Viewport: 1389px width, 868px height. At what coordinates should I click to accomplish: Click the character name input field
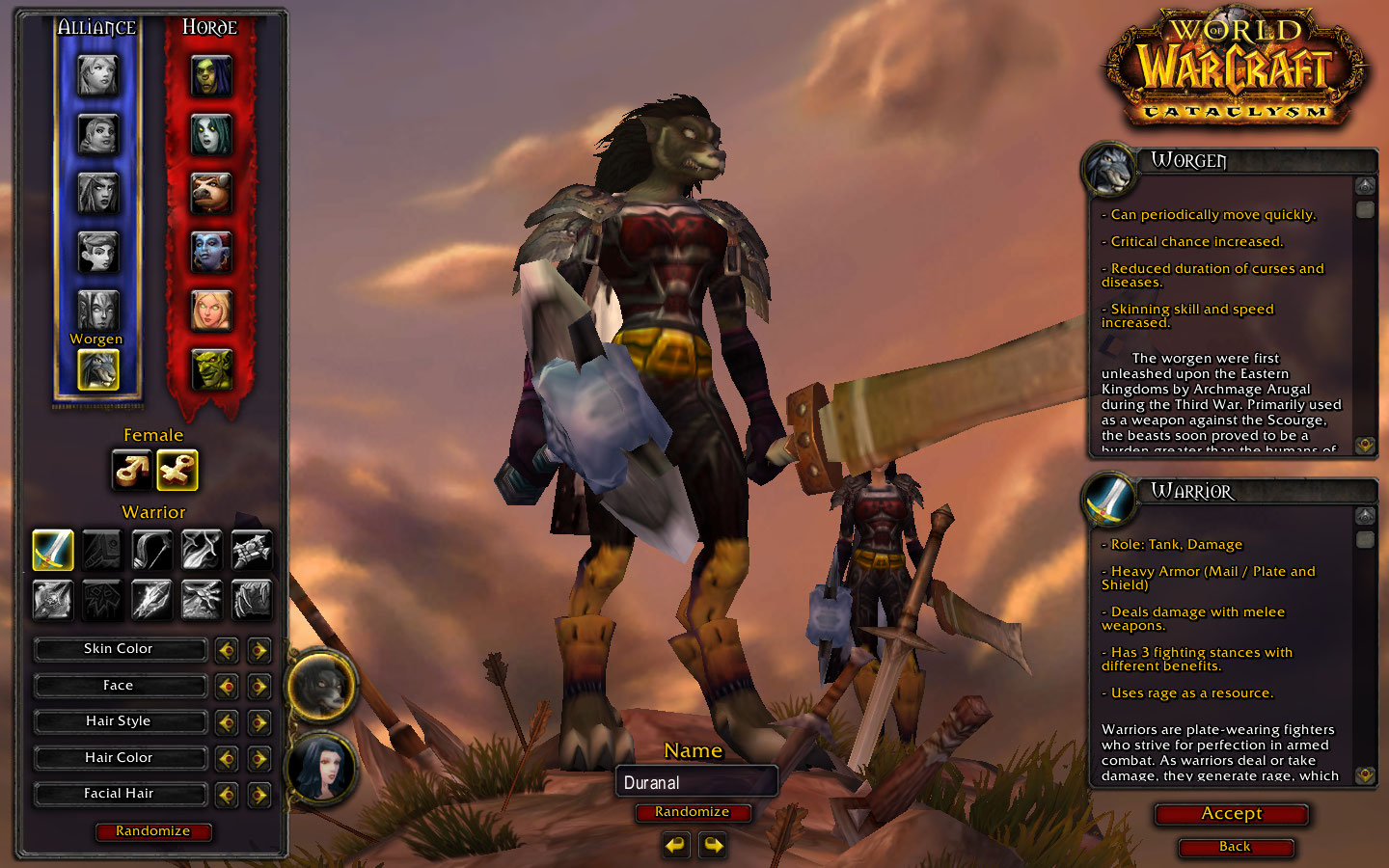pyautogui.click(x=696, y=782)
